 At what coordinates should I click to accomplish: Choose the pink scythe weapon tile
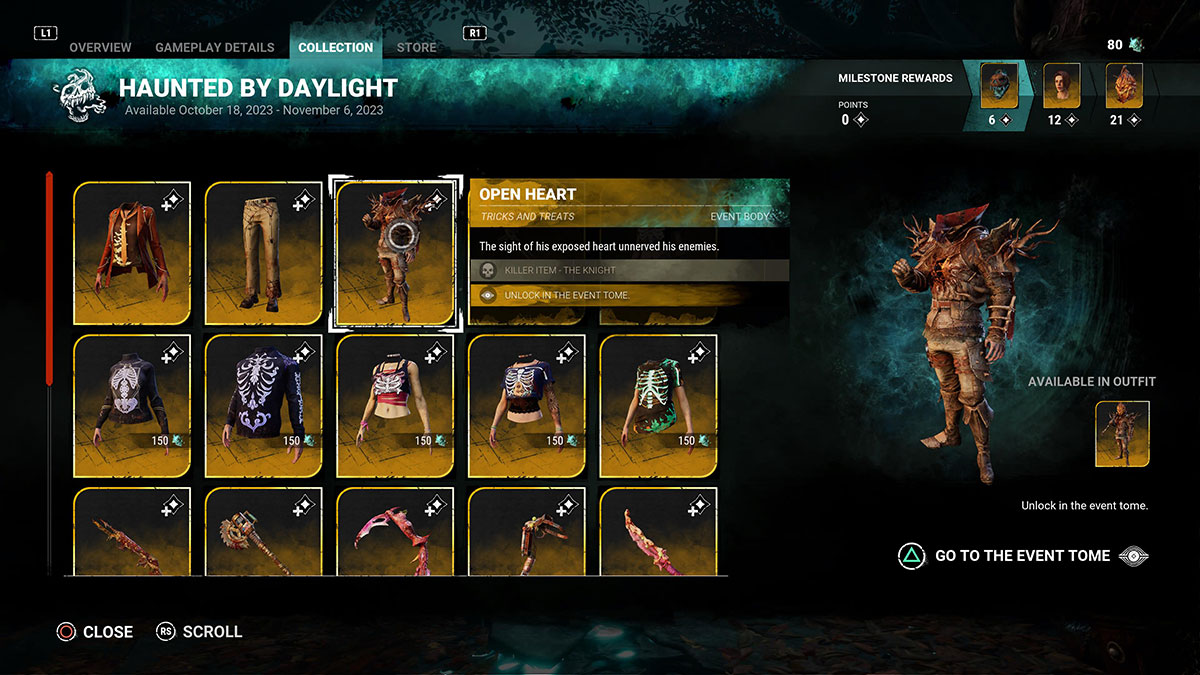[x=395, y=532]
